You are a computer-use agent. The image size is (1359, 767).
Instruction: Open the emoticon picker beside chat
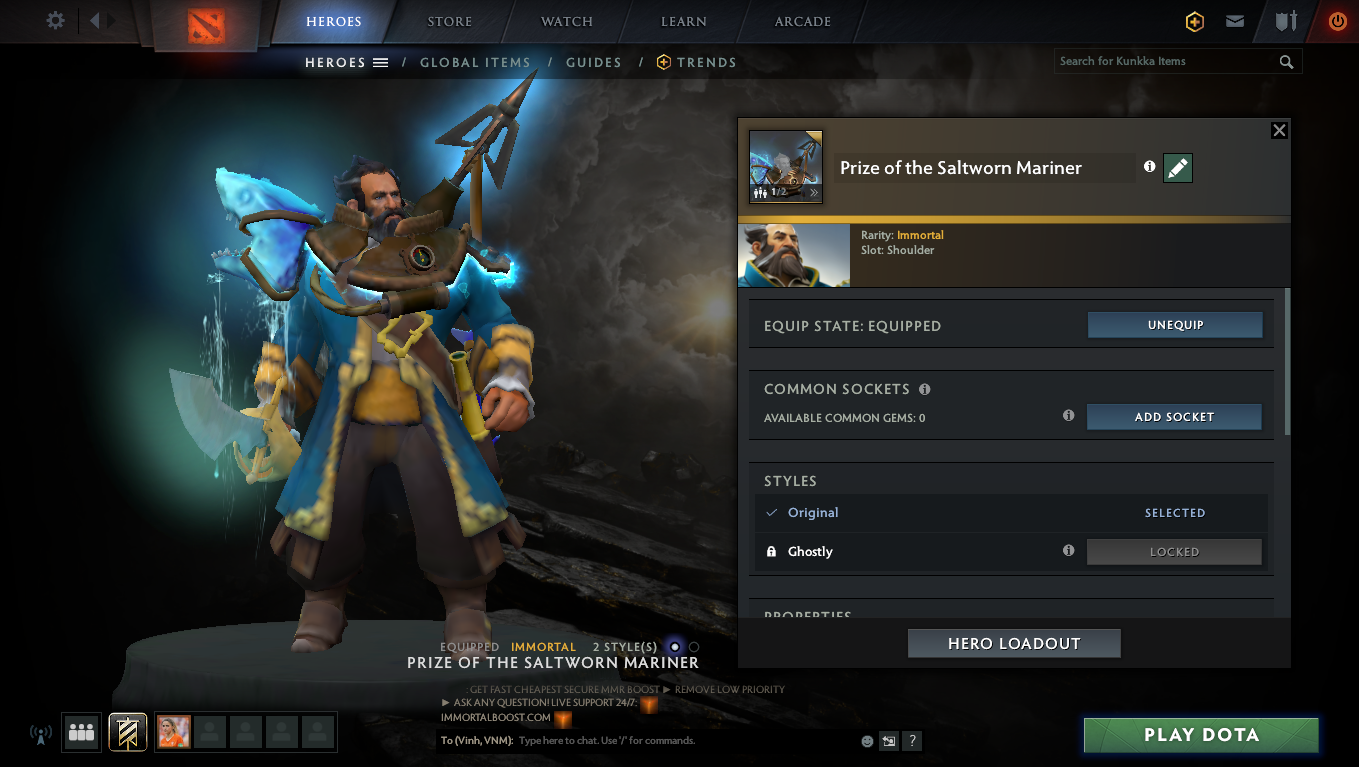[866, 741]
